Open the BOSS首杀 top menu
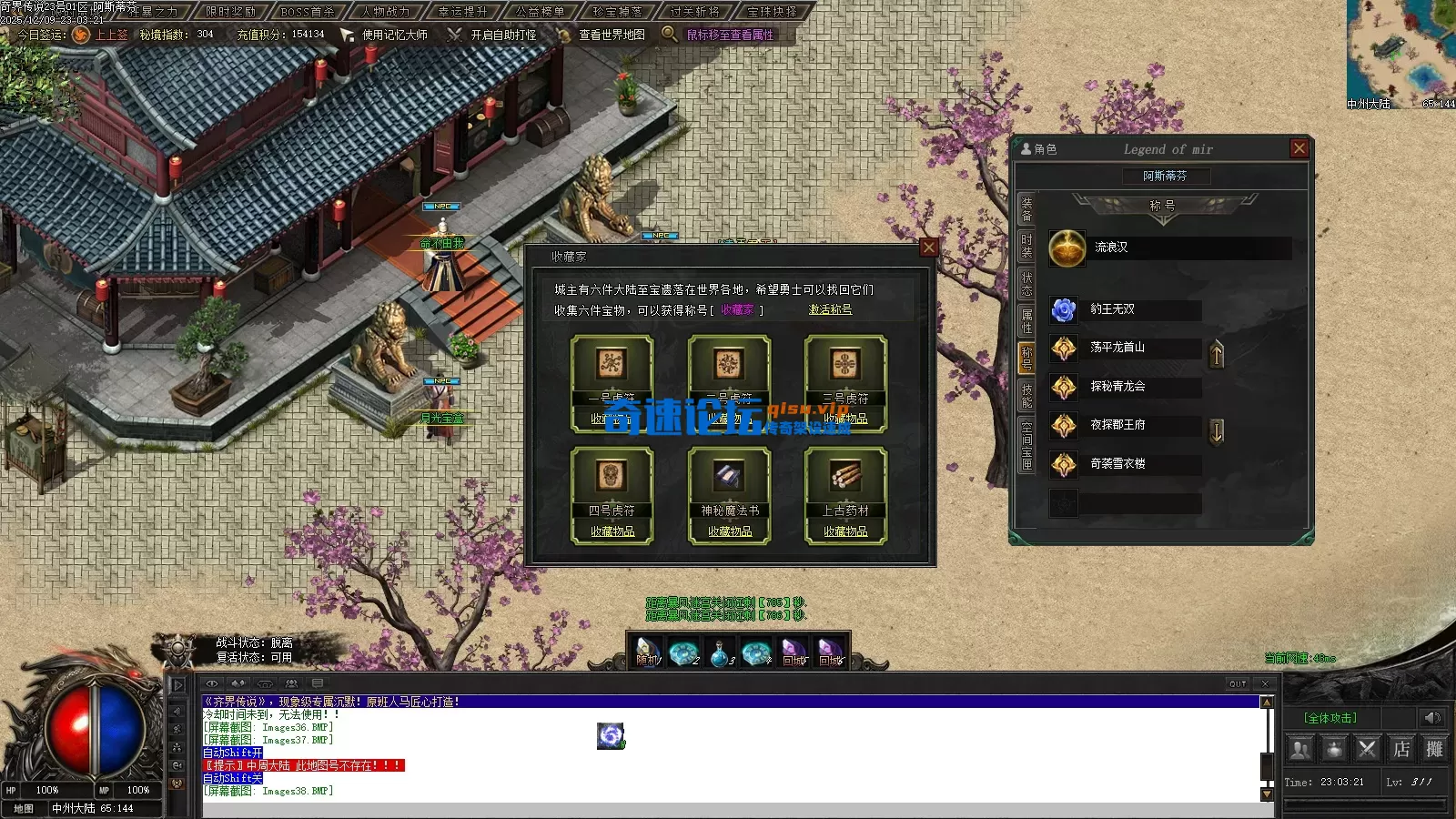Viewport: 1456px width, 819px height. point(308,12)
